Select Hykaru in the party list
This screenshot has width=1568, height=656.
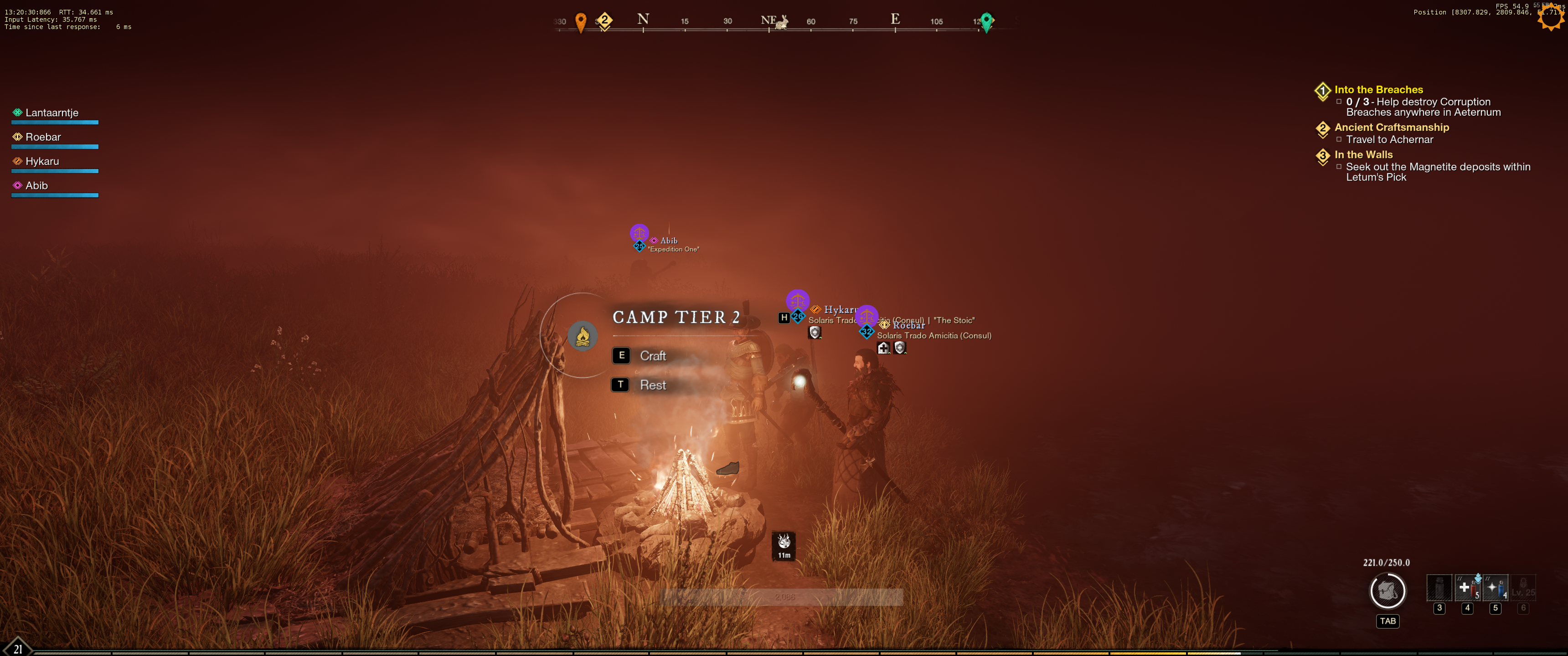pos(42,162)
